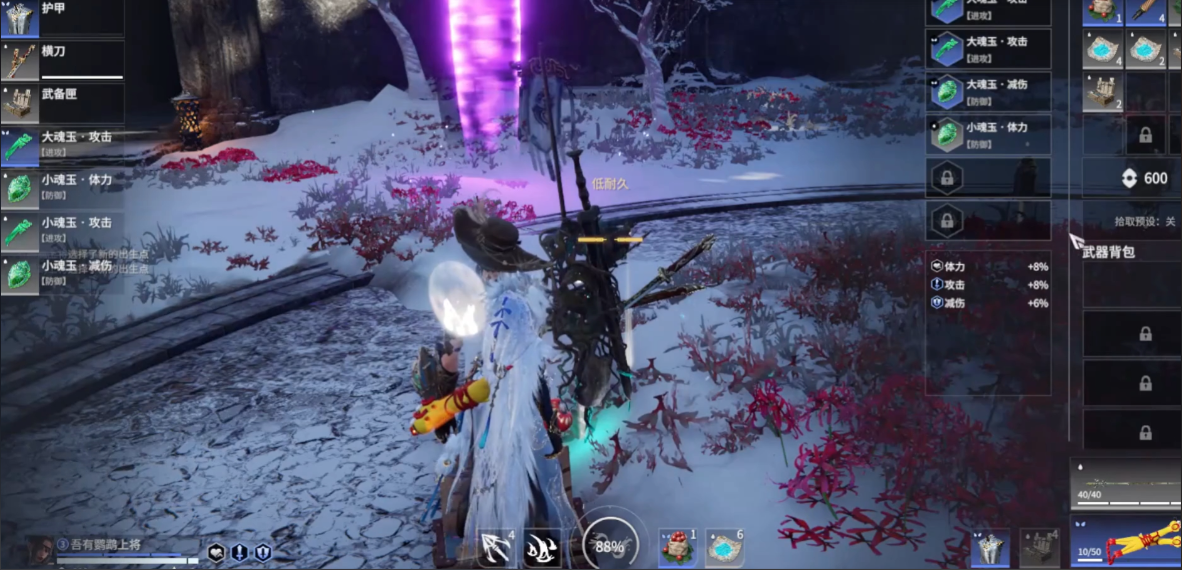Activate the skill icon beside the grappling hook
The image size is (1182, 570).
[542, 547]
